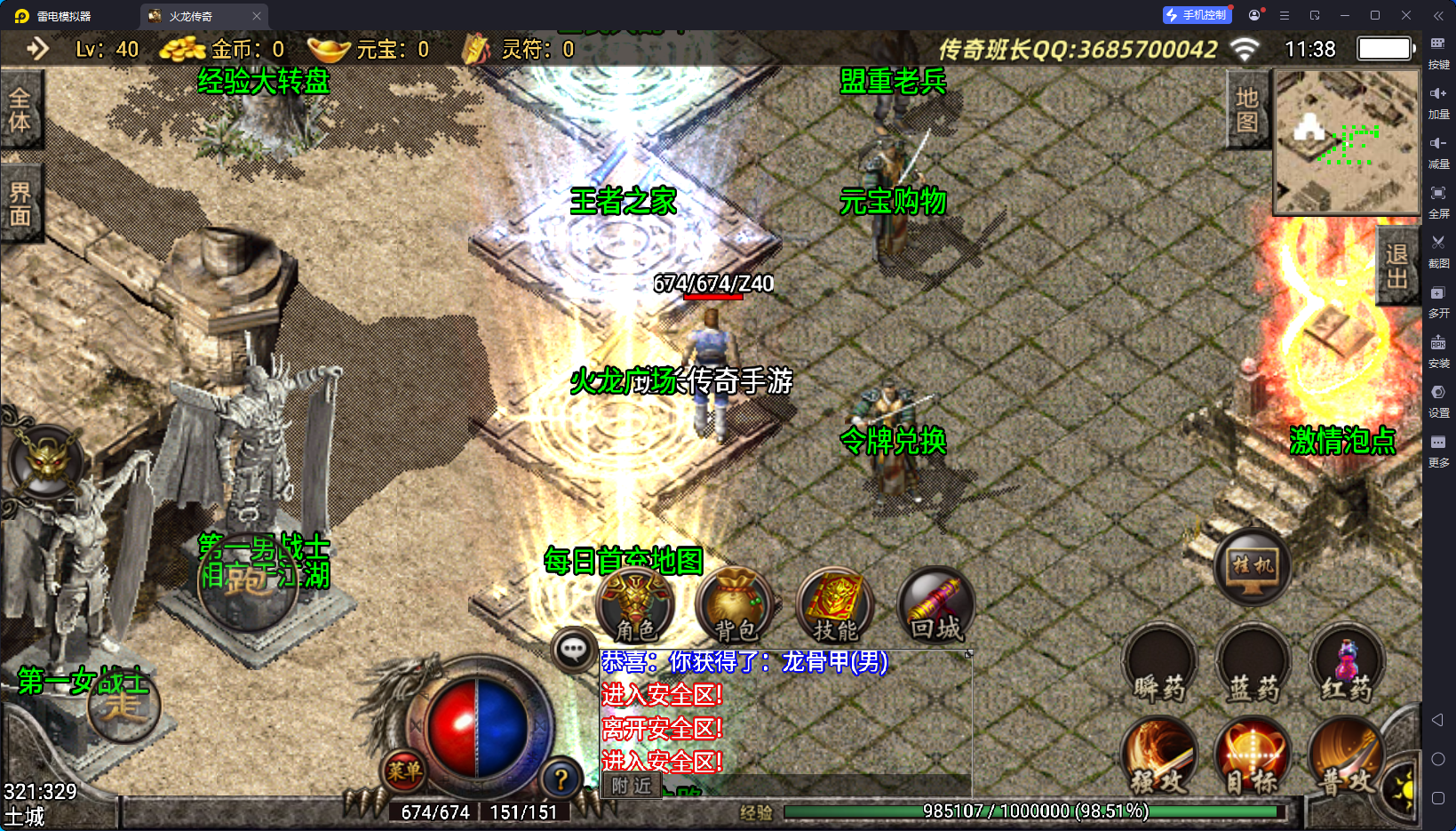The image size is (1456, 831).
Task: Open the chat speech bubble
Action: tap(573, 650)
